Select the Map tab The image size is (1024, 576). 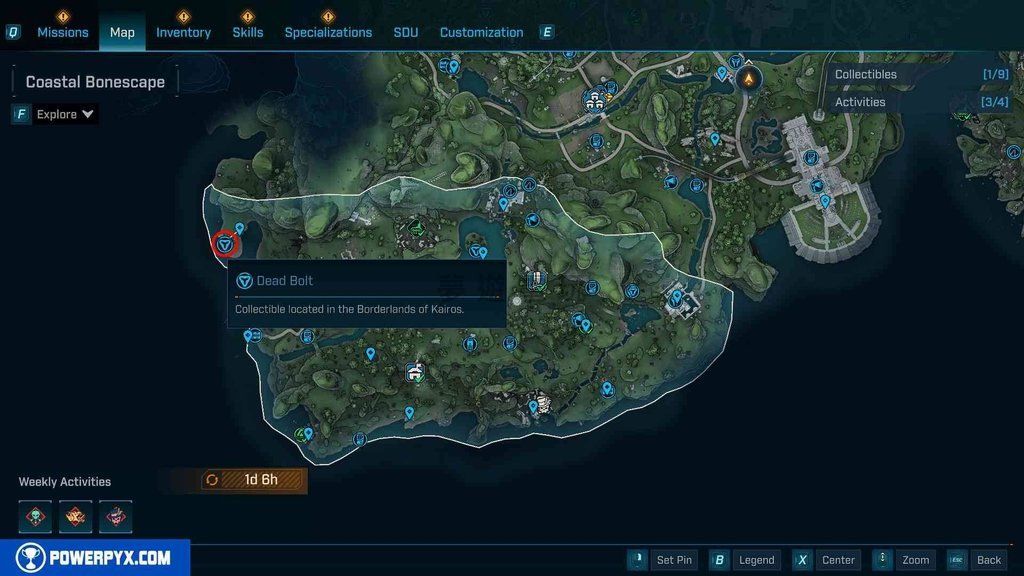tap(122, 32)
